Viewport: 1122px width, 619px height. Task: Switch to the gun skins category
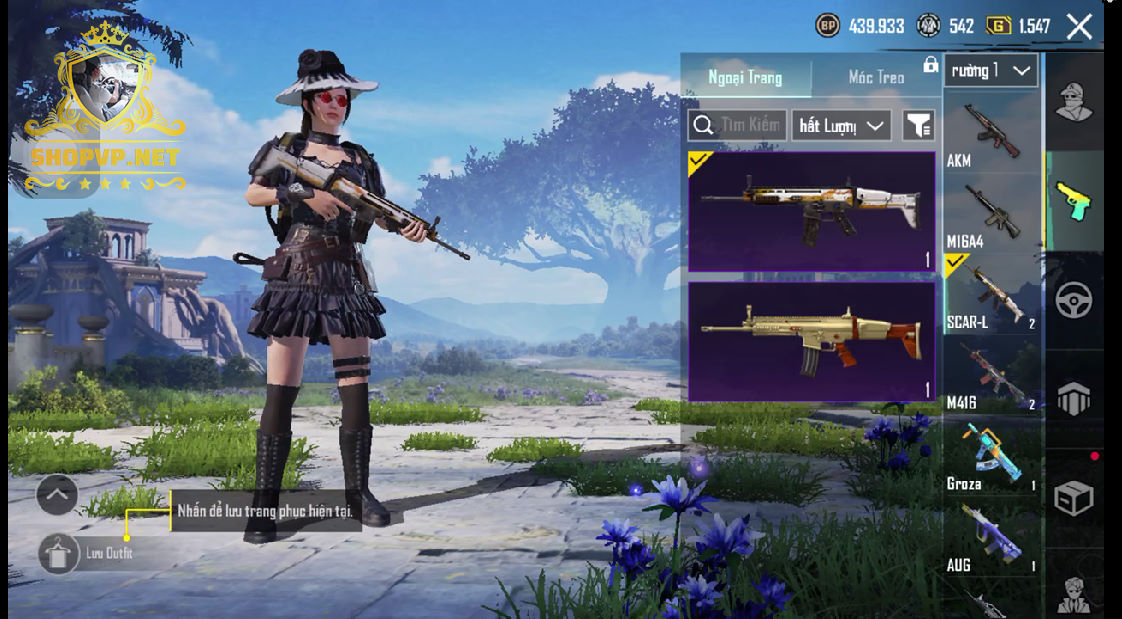click(1074, 201)
